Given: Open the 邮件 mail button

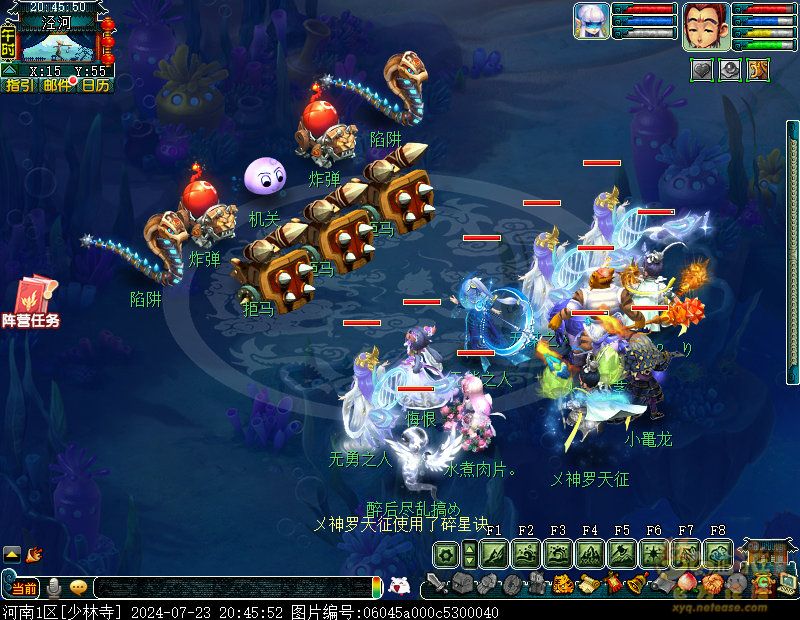Looking at the screenshot, I should pos(57,86).
